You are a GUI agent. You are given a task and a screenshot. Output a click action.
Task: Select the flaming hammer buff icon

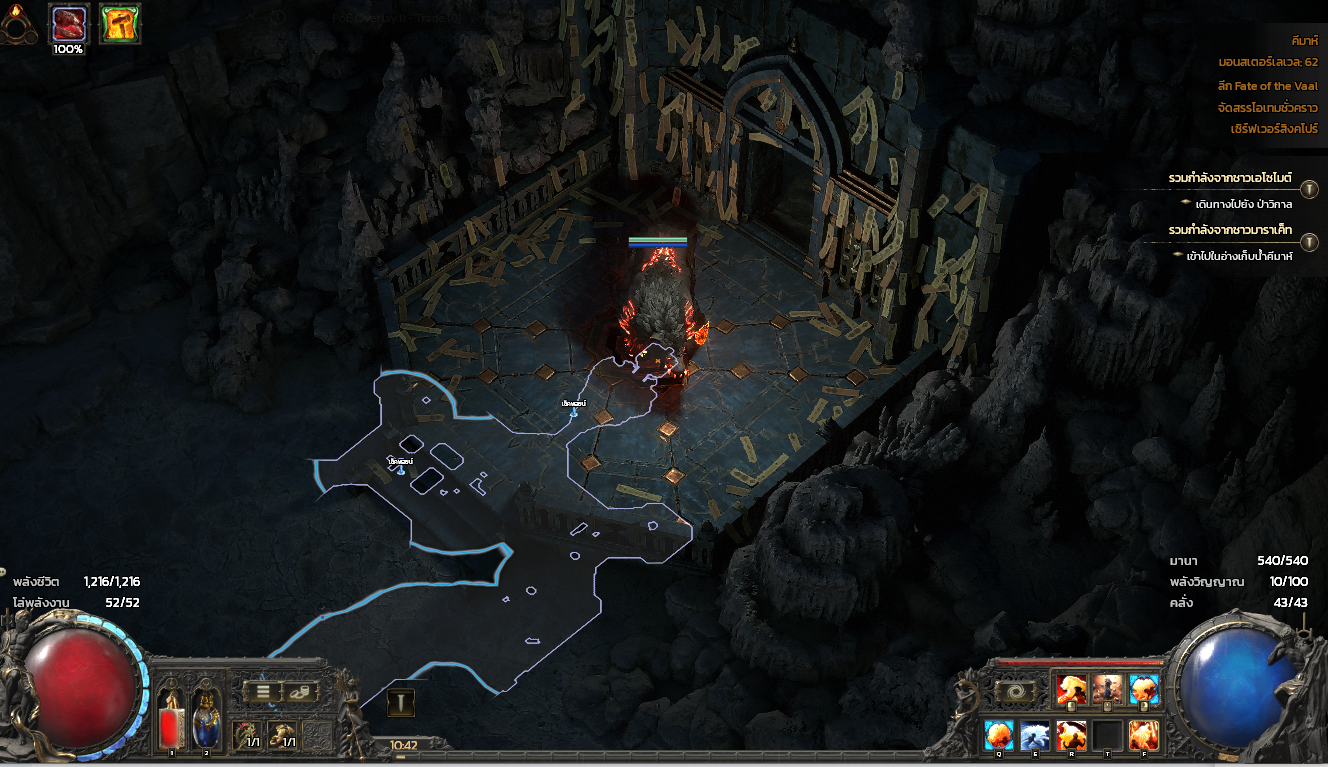(x=120, y=22)
